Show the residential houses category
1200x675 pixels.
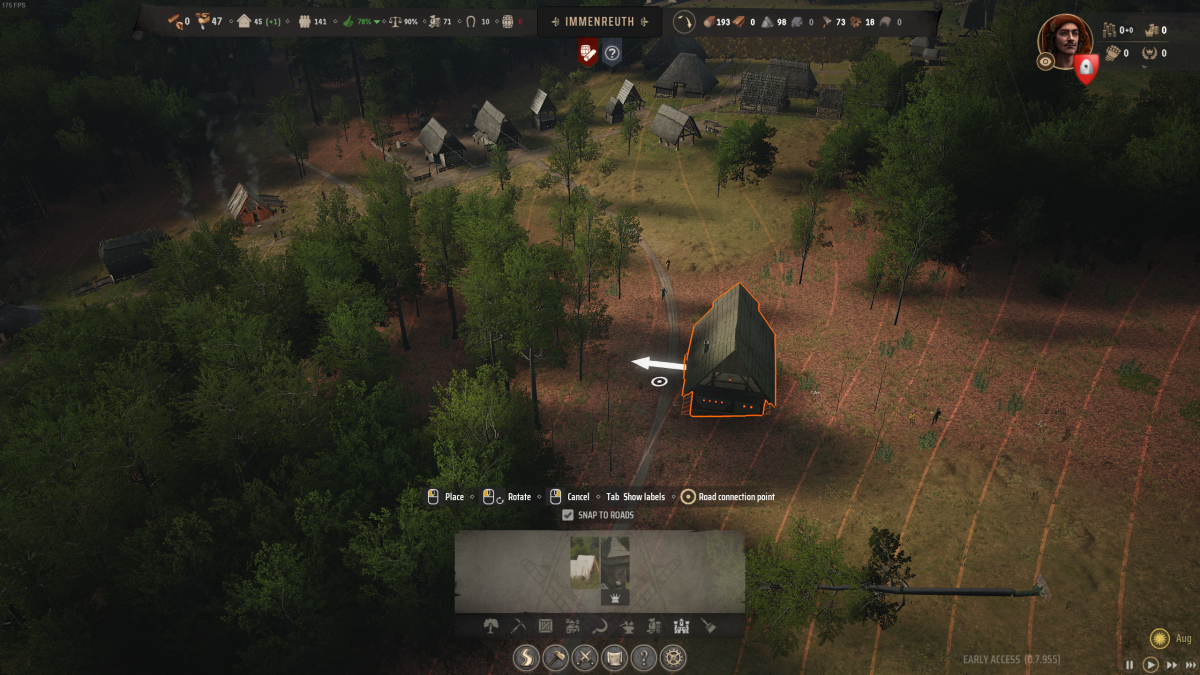(573, 626)
